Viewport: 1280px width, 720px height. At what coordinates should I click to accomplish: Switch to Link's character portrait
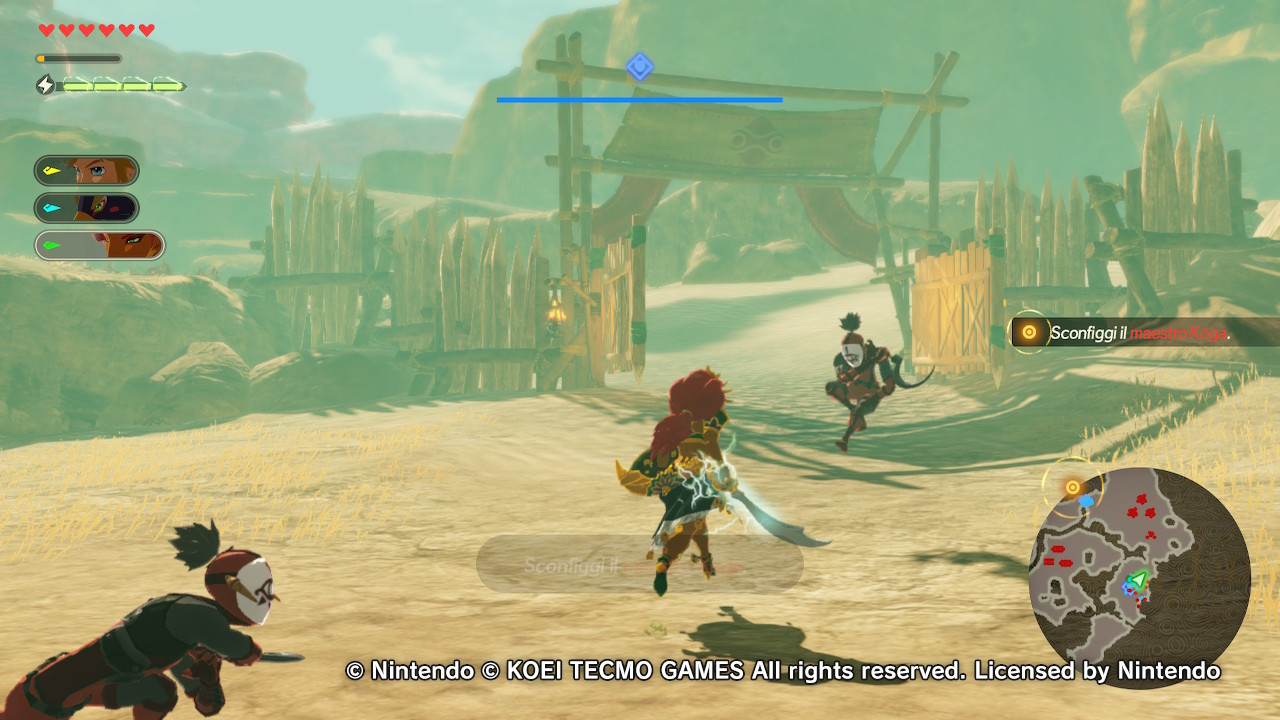coord(87,170)
